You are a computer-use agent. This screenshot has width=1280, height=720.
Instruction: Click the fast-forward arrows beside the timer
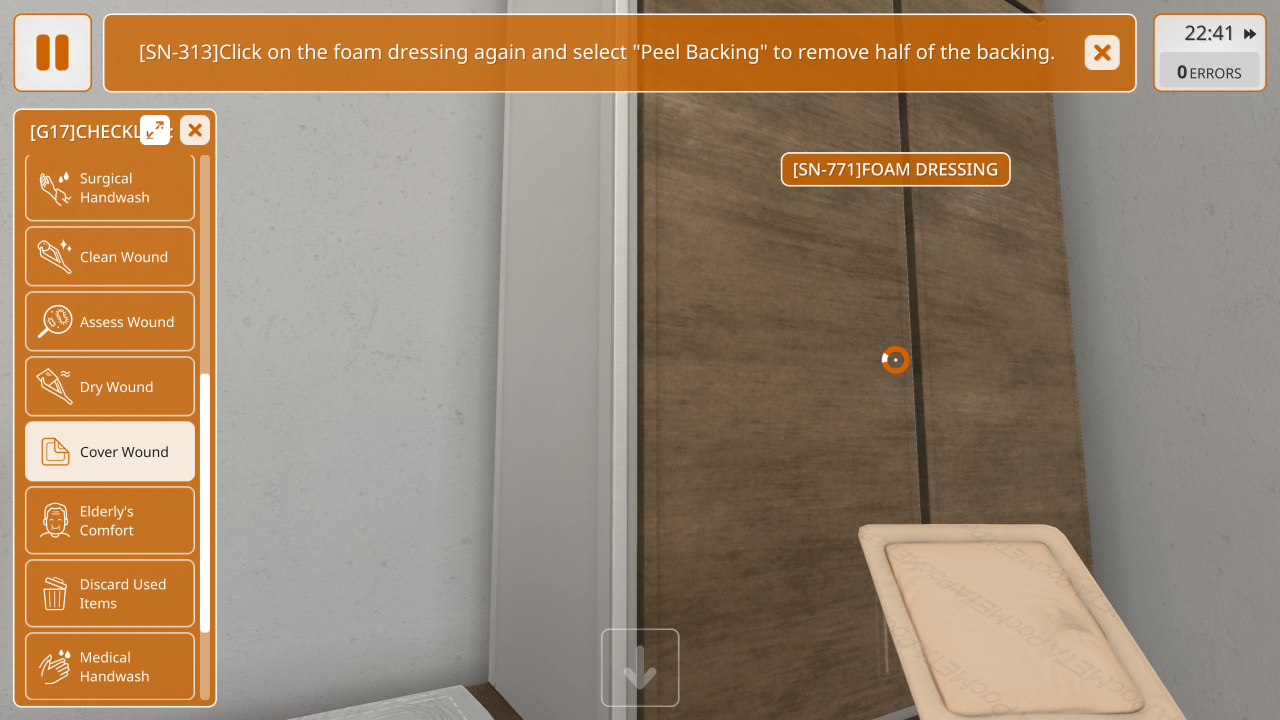tap(1250, 34)
